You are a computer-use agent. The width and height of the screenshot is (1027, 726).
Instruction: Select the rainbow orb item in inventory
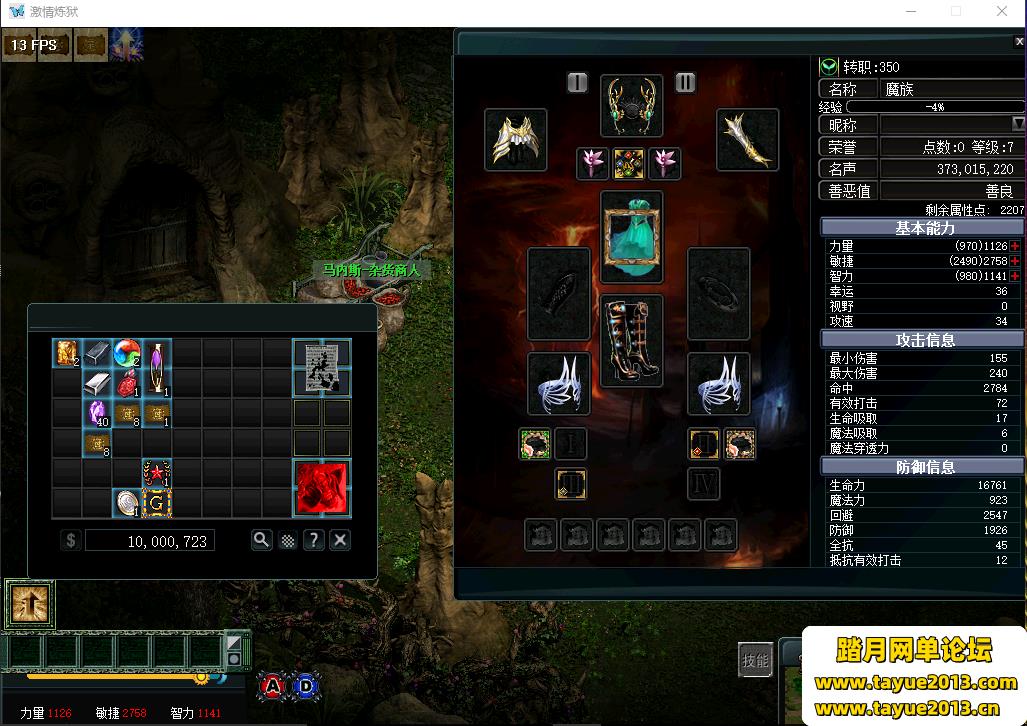(x=127, y=353)
